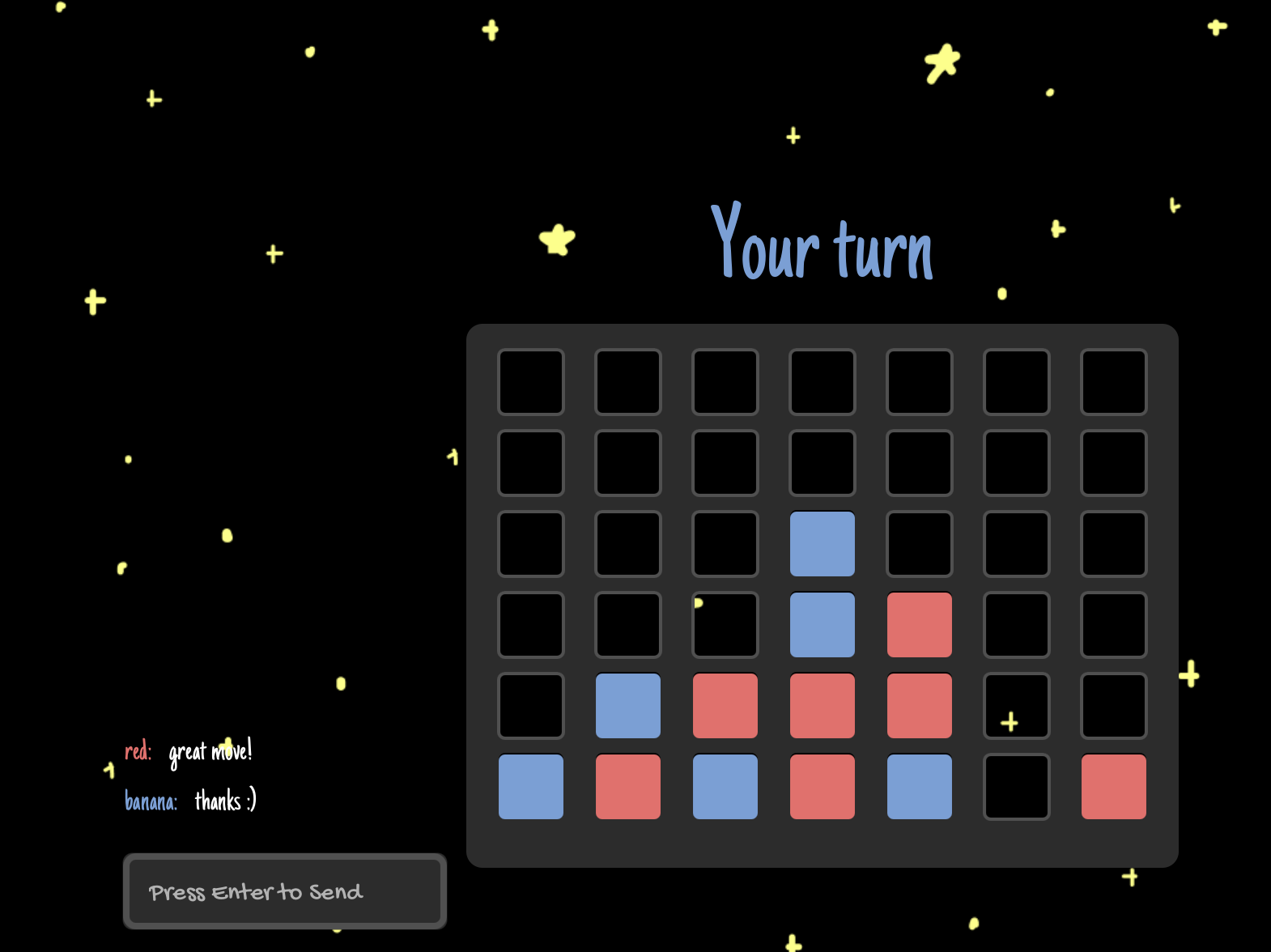This screenshot has height=952, width=1271.
Task: Click the 'thanks :)' reply from banana
Action: [x=224, y=802]
